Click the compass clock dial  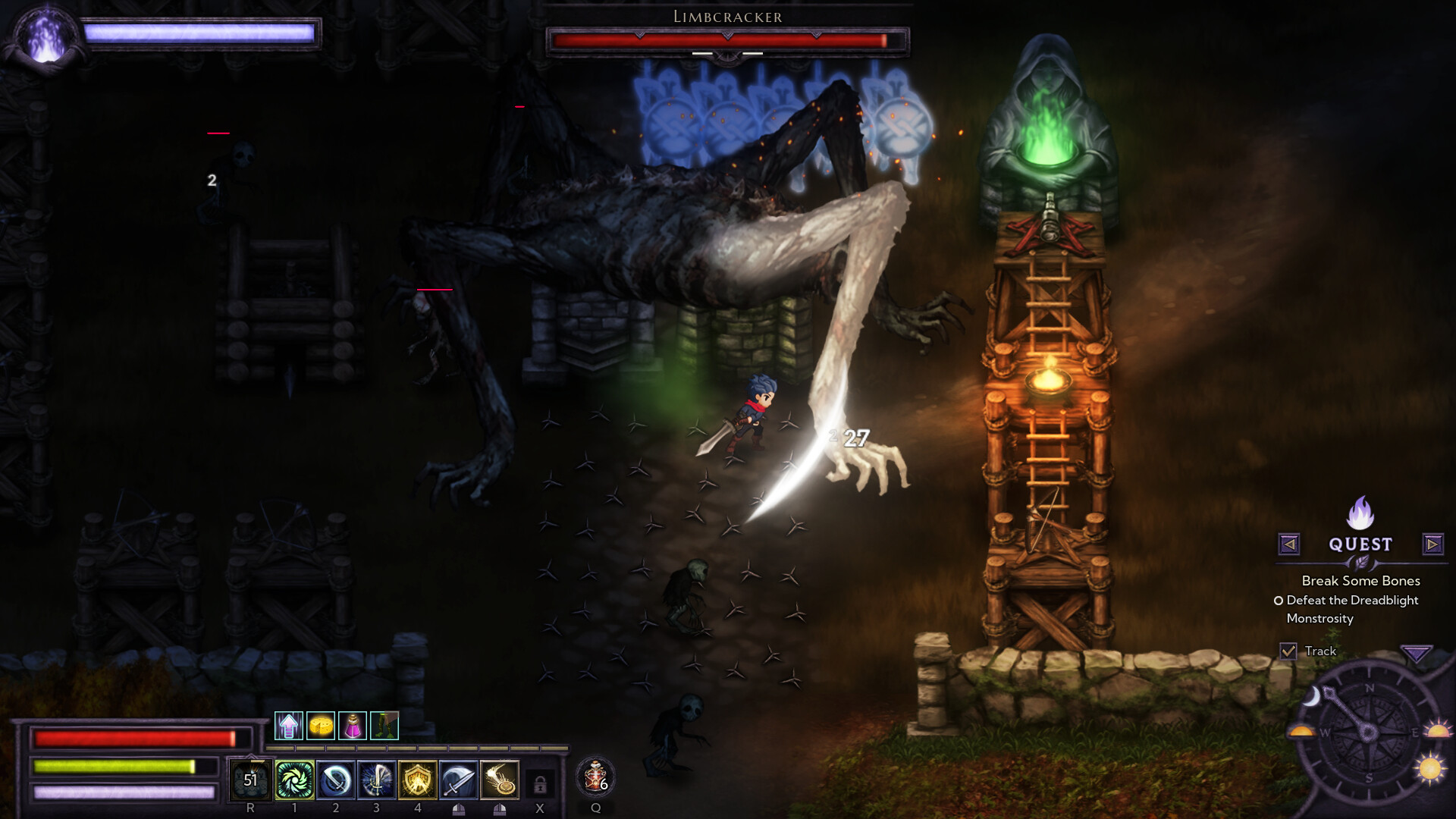(x=1369, y=732)
